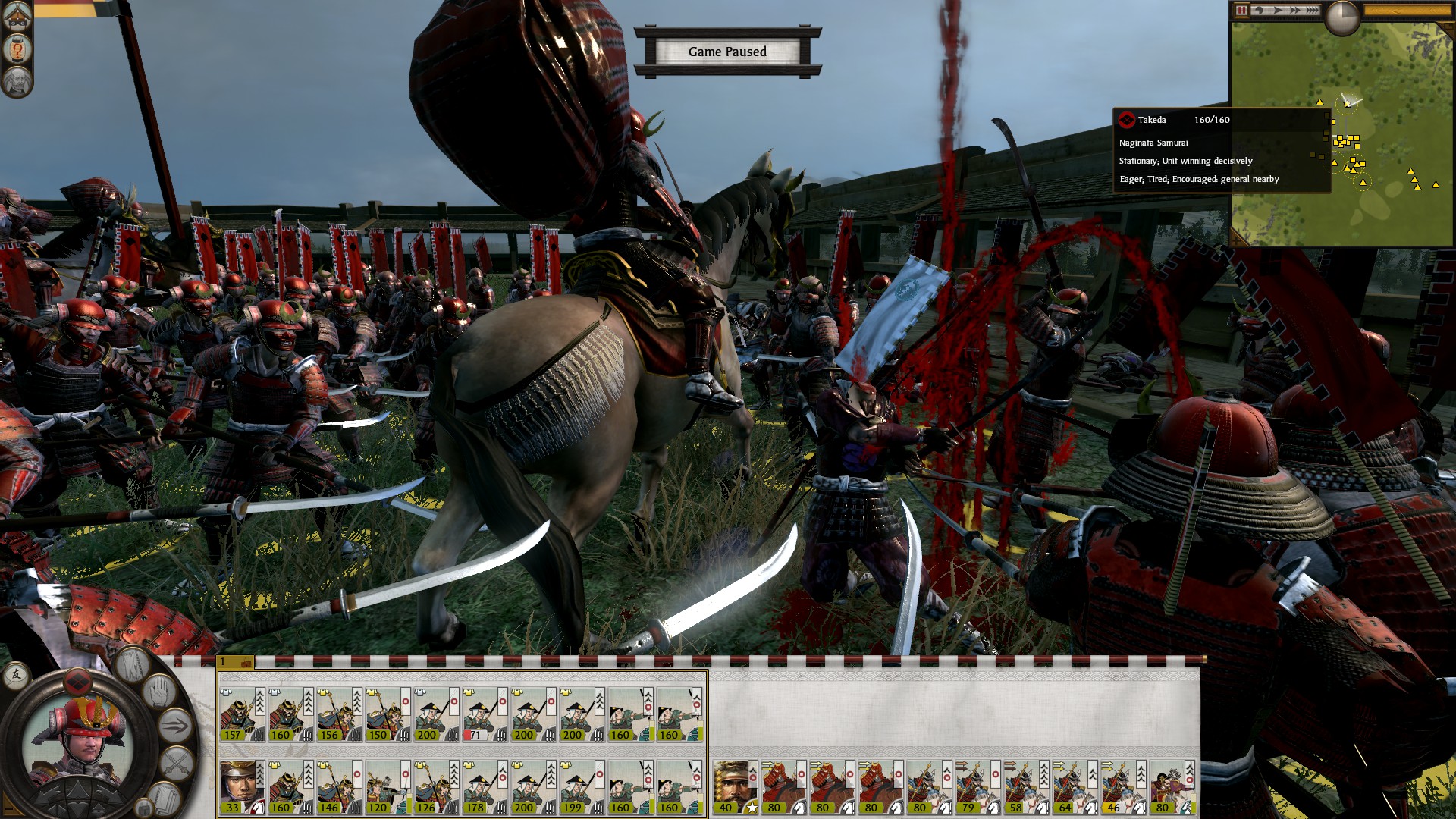
Task: Expand the compass arrows below the general portrait
Action: click(x=79, y=799)
